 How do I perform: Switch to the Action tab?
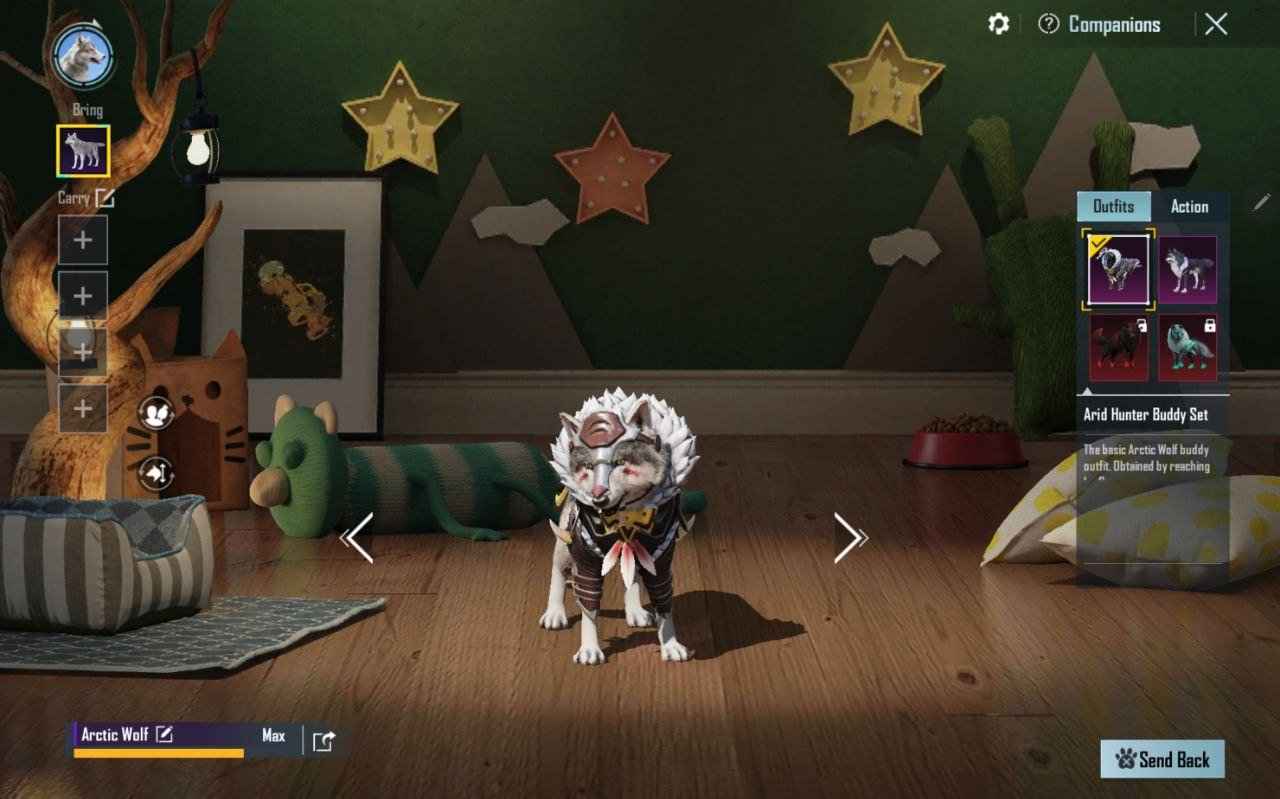tap(1191, 207)
